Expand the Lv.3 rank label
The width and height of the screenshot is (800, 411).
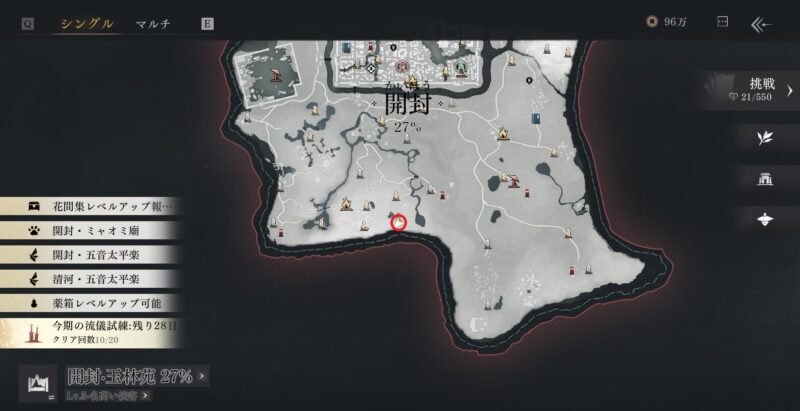coord(110,396)
